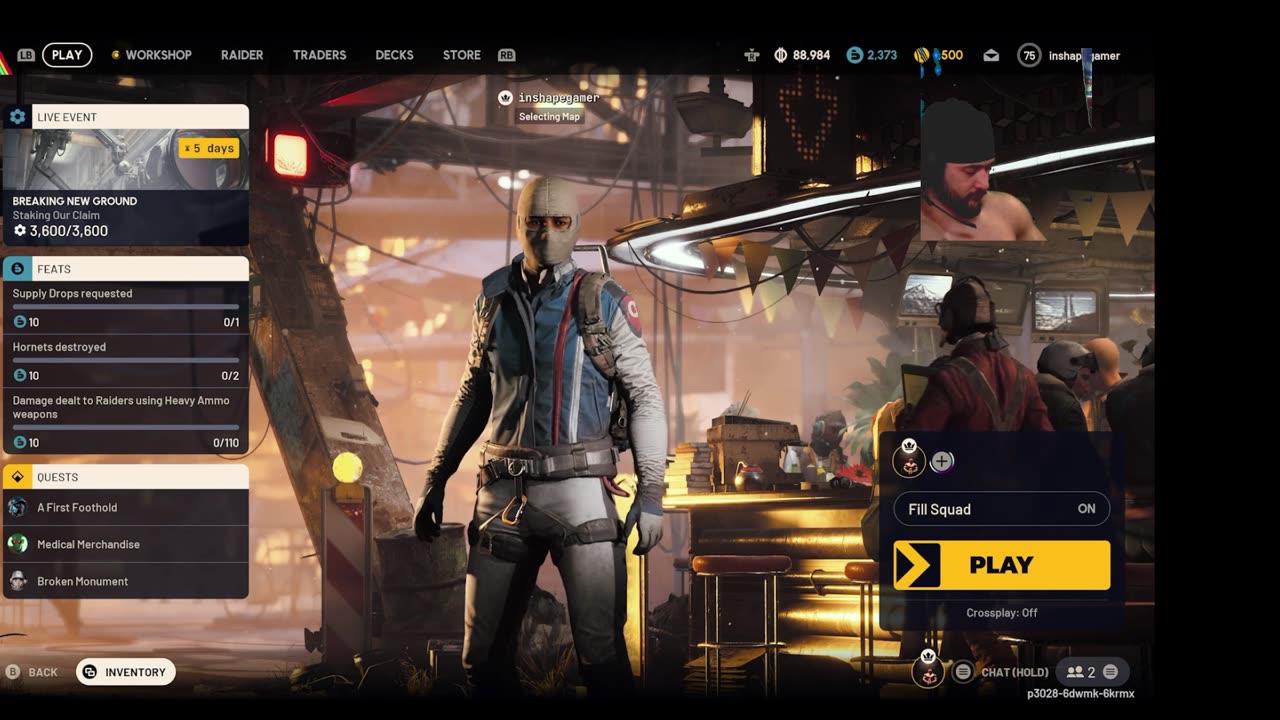
Task: Open the mail inbox envelope icon
Action: [x=991, y=56]
